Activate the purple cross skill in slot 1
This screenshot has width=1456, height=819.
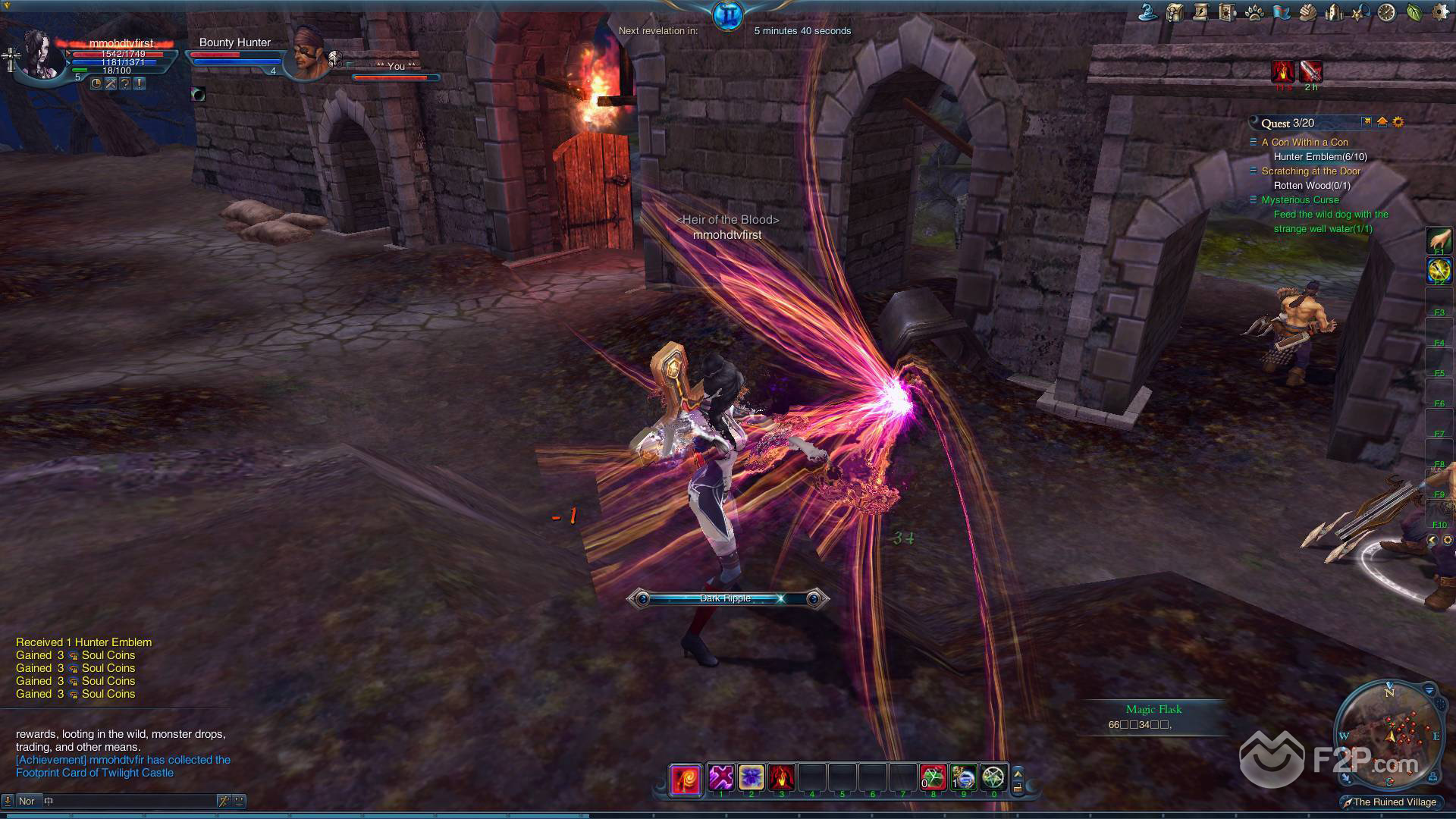click(x=720, y=777)
